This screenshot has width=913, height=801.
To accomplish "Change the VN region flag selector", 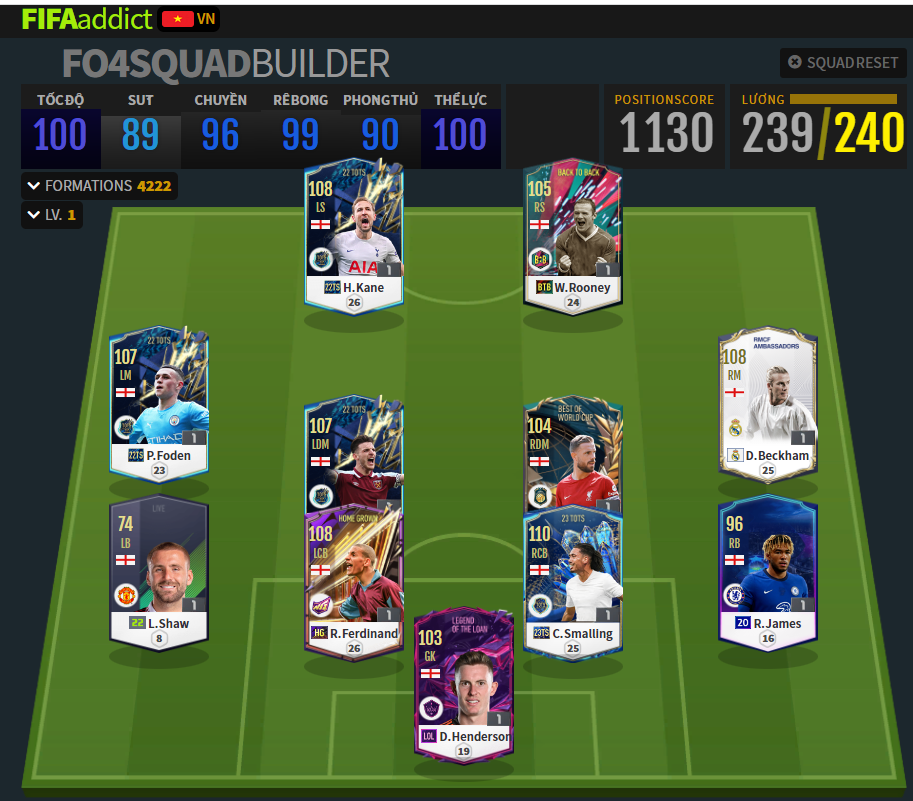I will tap(189, 19).
